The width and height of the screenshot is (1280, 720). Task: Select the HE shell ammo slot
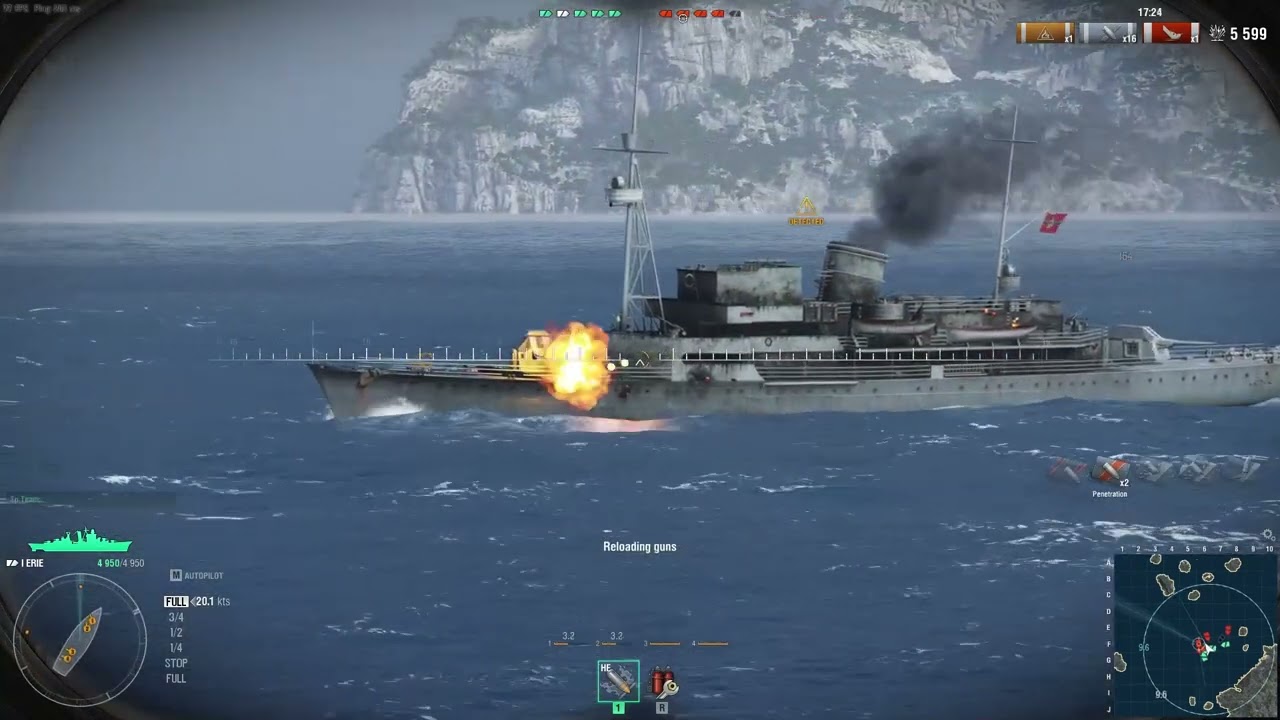[x=618, y=681]
